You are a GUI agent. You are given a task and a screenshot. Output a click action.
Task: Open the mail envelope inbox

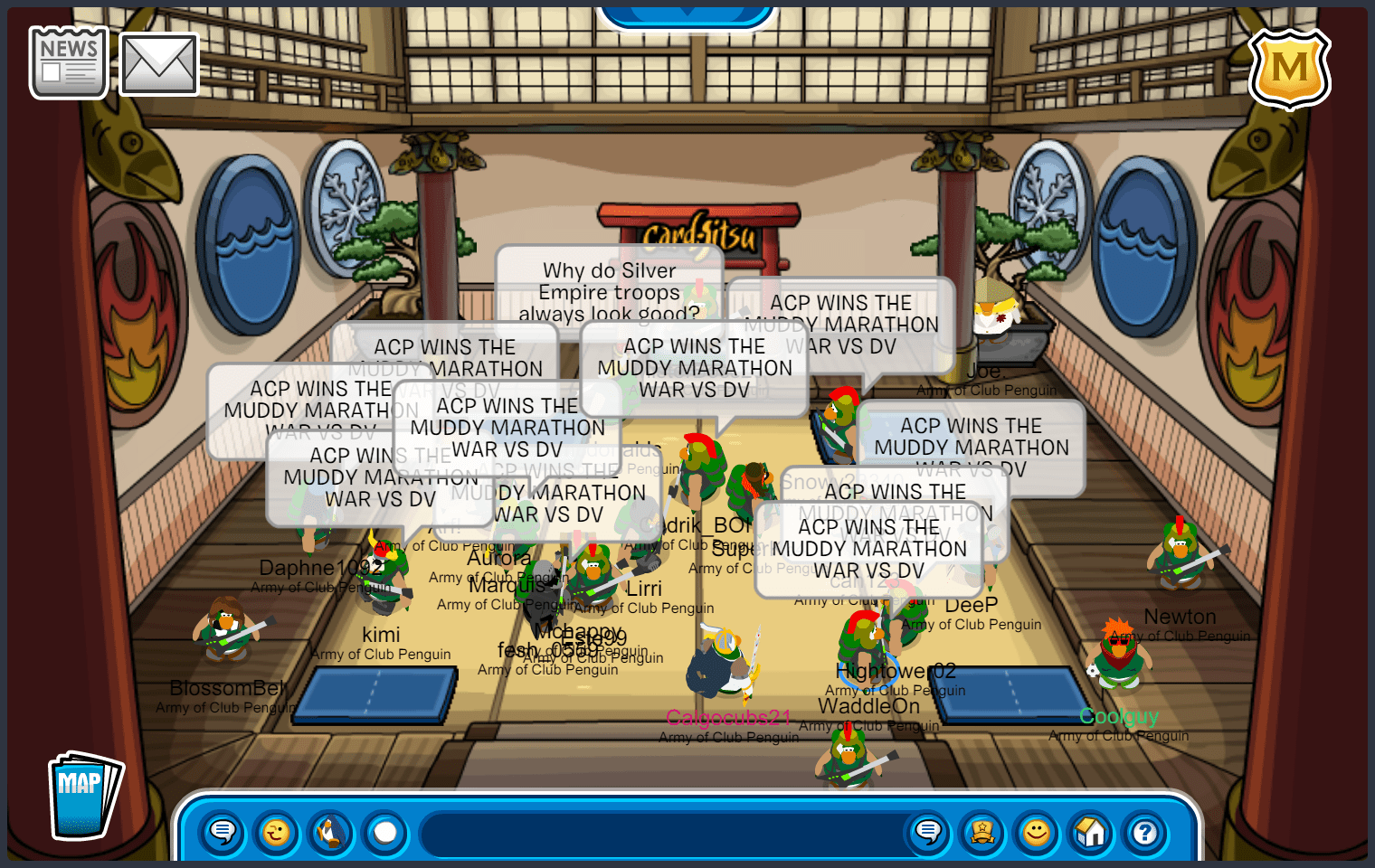[159, 64]
